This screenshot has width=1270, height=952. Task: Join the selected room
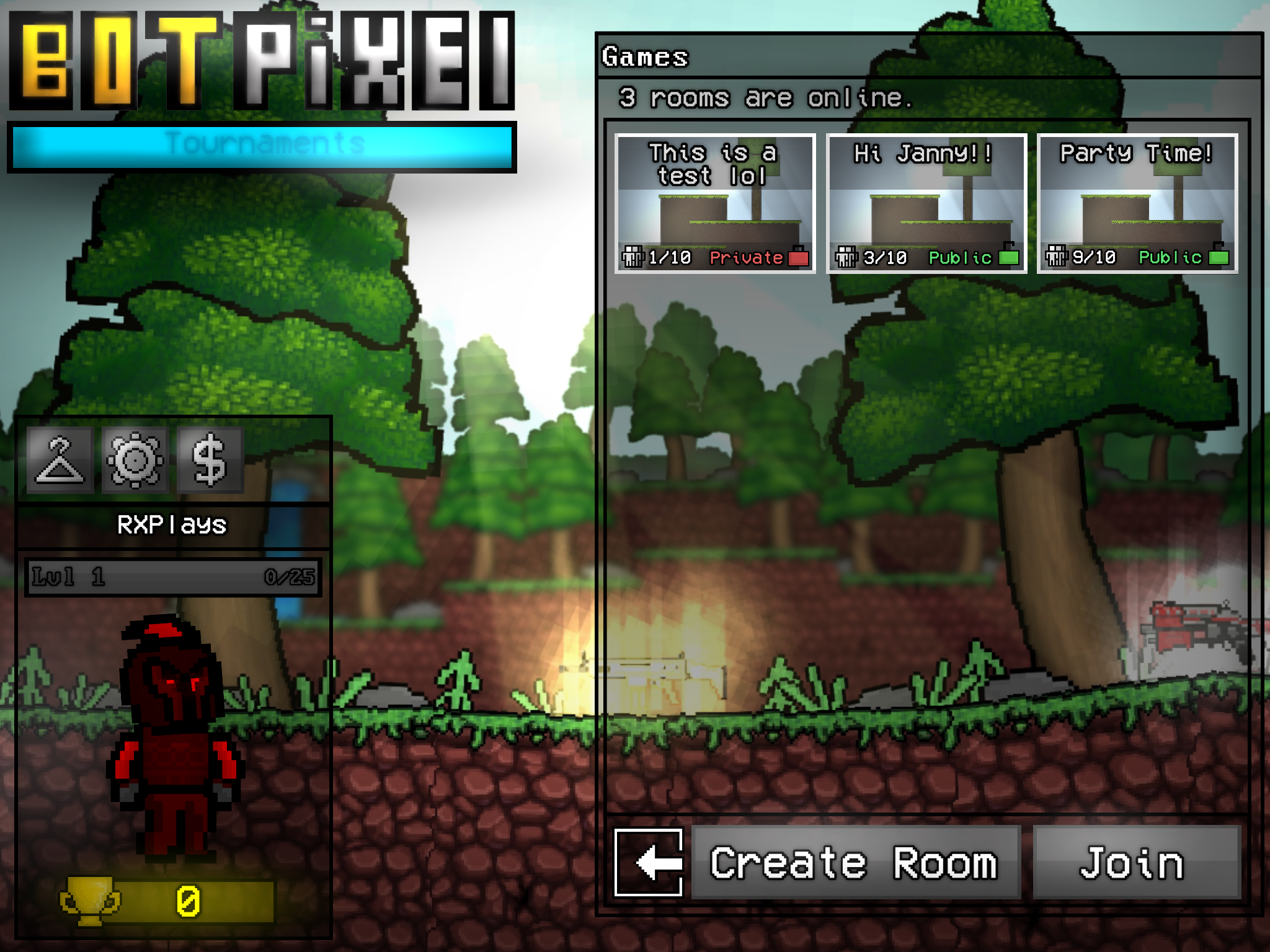(x=1135, y=862)
